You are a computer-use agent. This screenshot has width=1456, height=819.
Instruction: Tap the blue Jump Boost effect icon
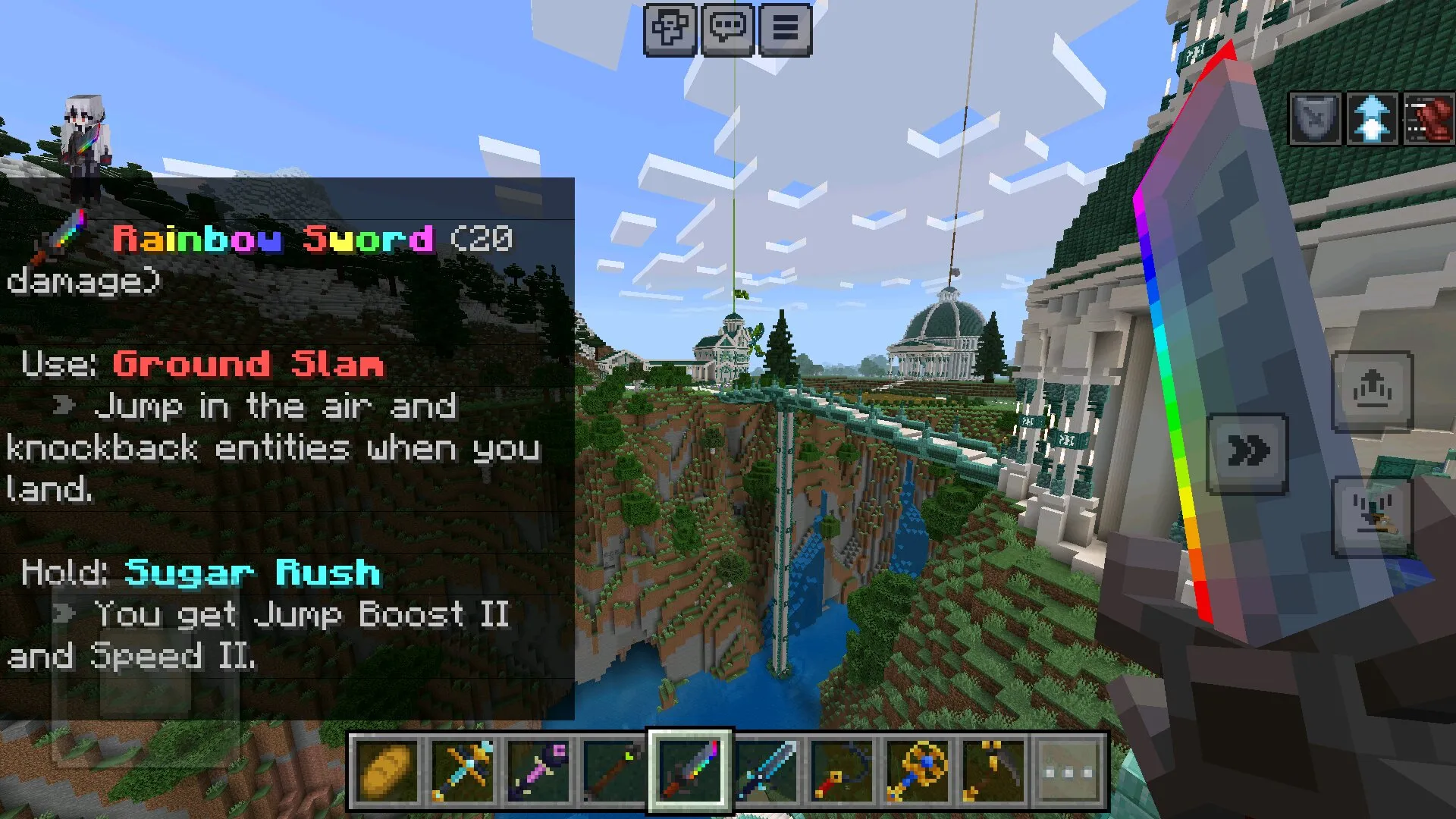tap(1372, 119)
